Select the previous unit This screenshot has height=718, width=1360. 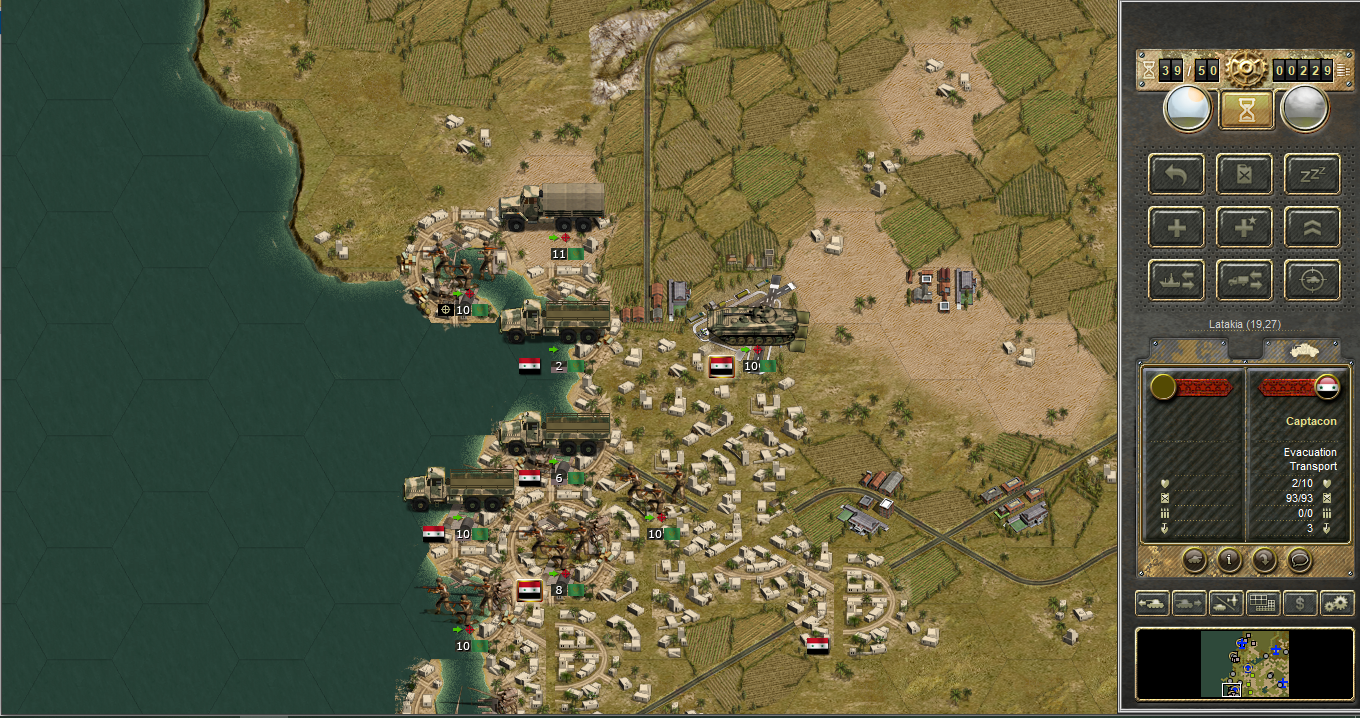click(x=1153, y=603)
